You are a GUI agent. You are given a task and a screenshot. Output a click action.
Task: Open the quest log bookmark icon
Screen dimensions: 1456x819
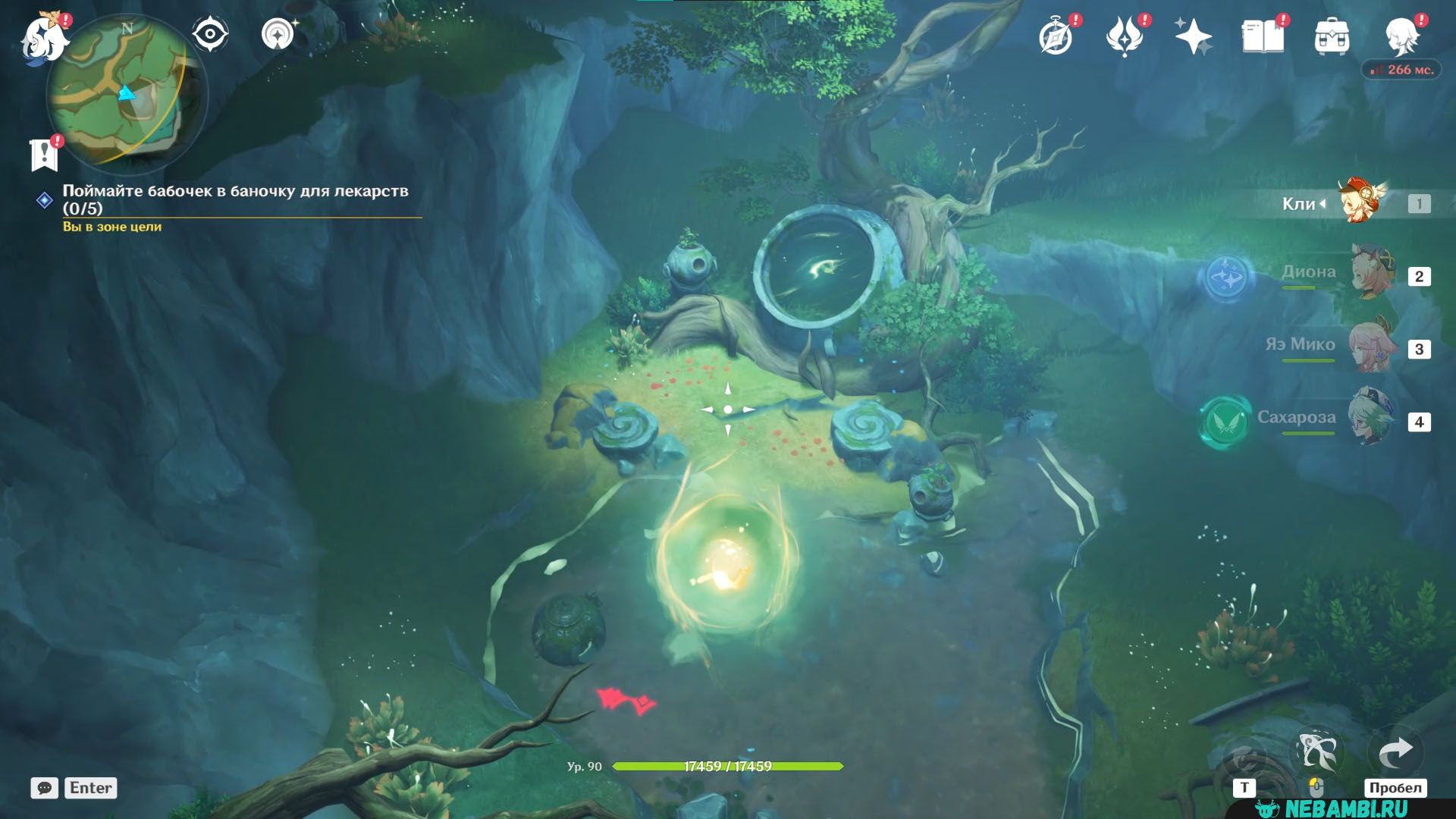coord(44,154)
